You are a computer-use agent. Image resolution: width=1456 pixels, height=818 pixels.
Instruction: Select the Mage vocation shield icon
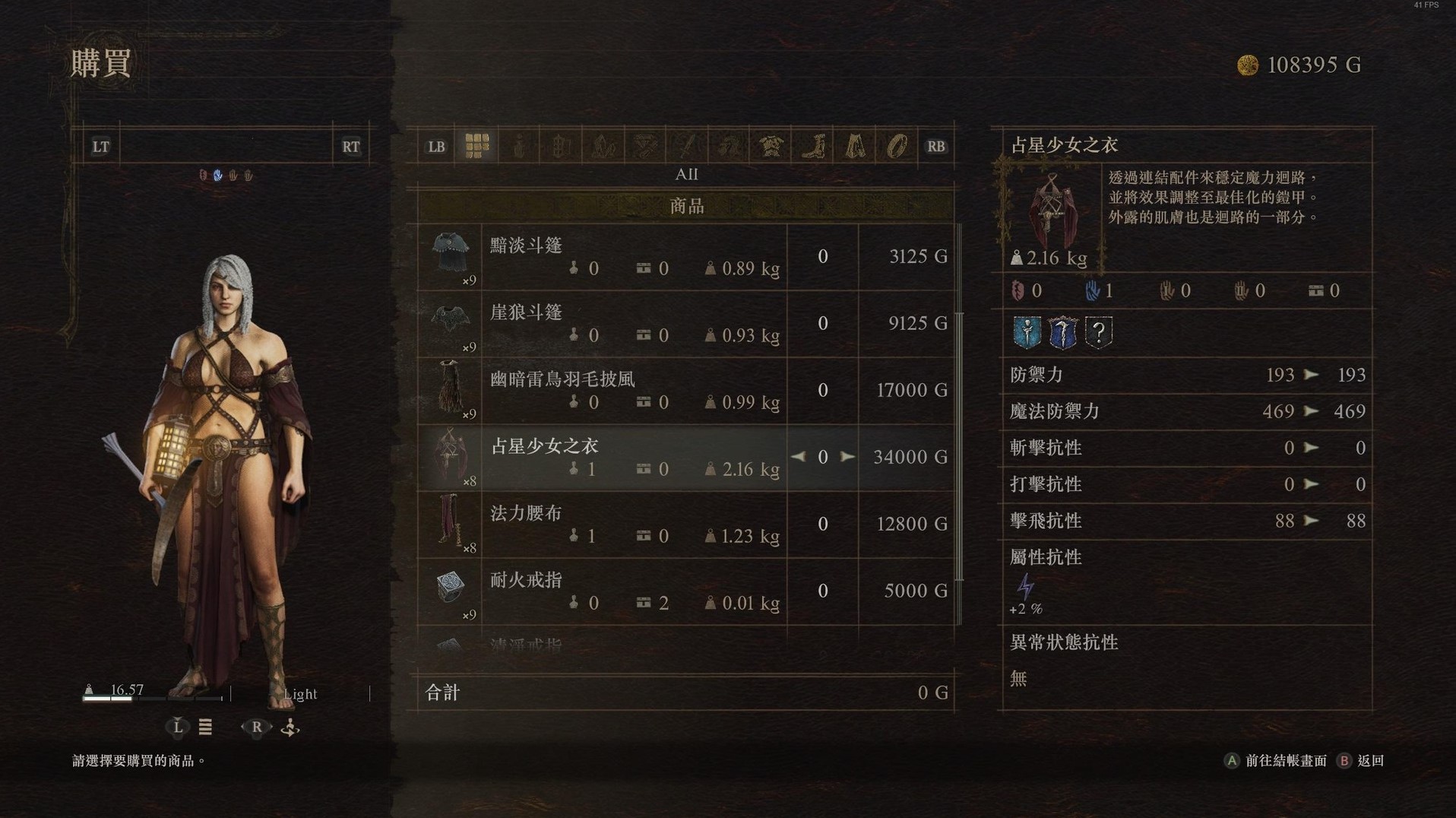pyautogui.click(x=1027, y=334)
